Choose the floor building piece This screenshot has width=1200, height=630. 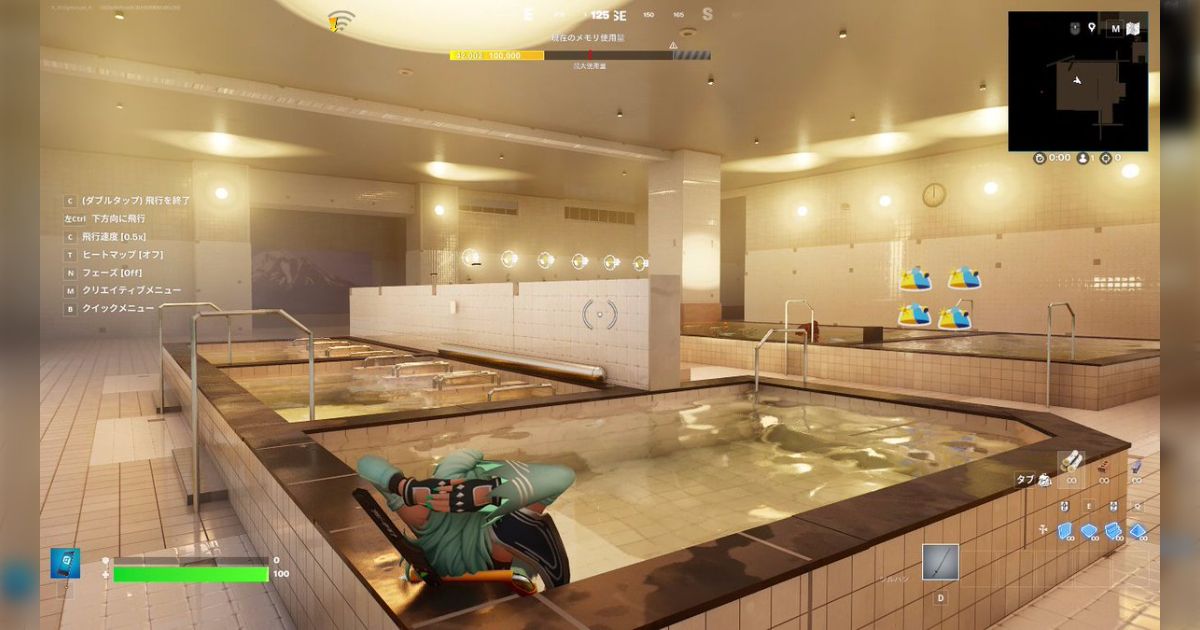[x=1089, y=531]
